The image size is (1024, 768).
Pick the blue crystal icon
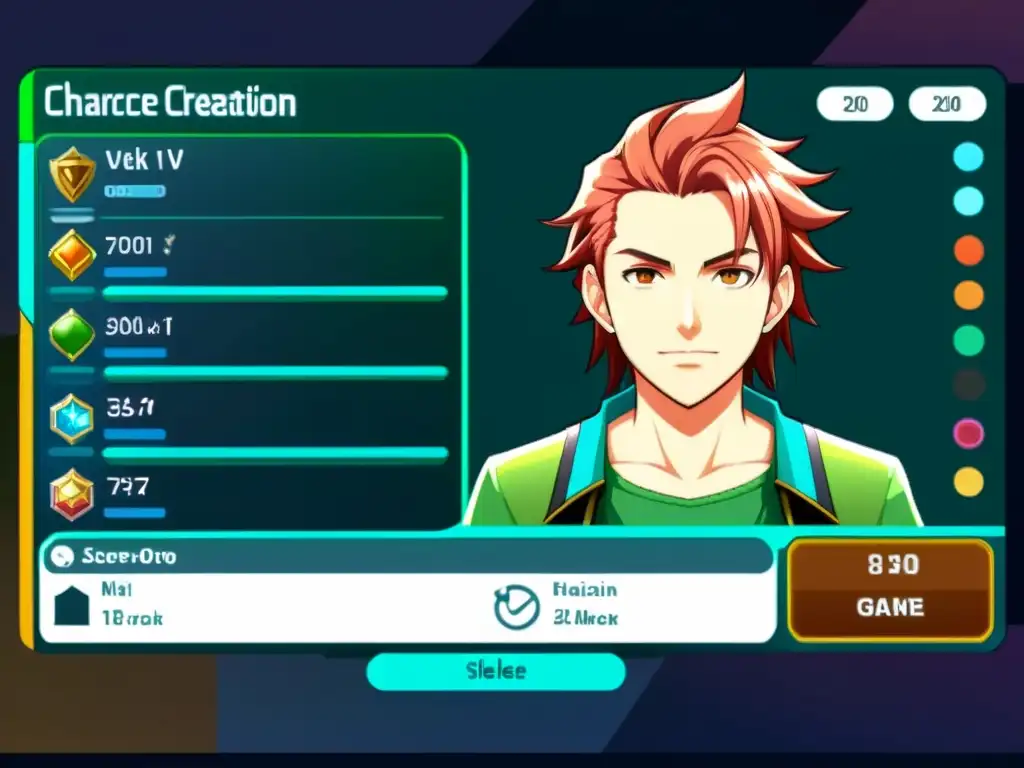pyautogui.click(x=73, y=416)
